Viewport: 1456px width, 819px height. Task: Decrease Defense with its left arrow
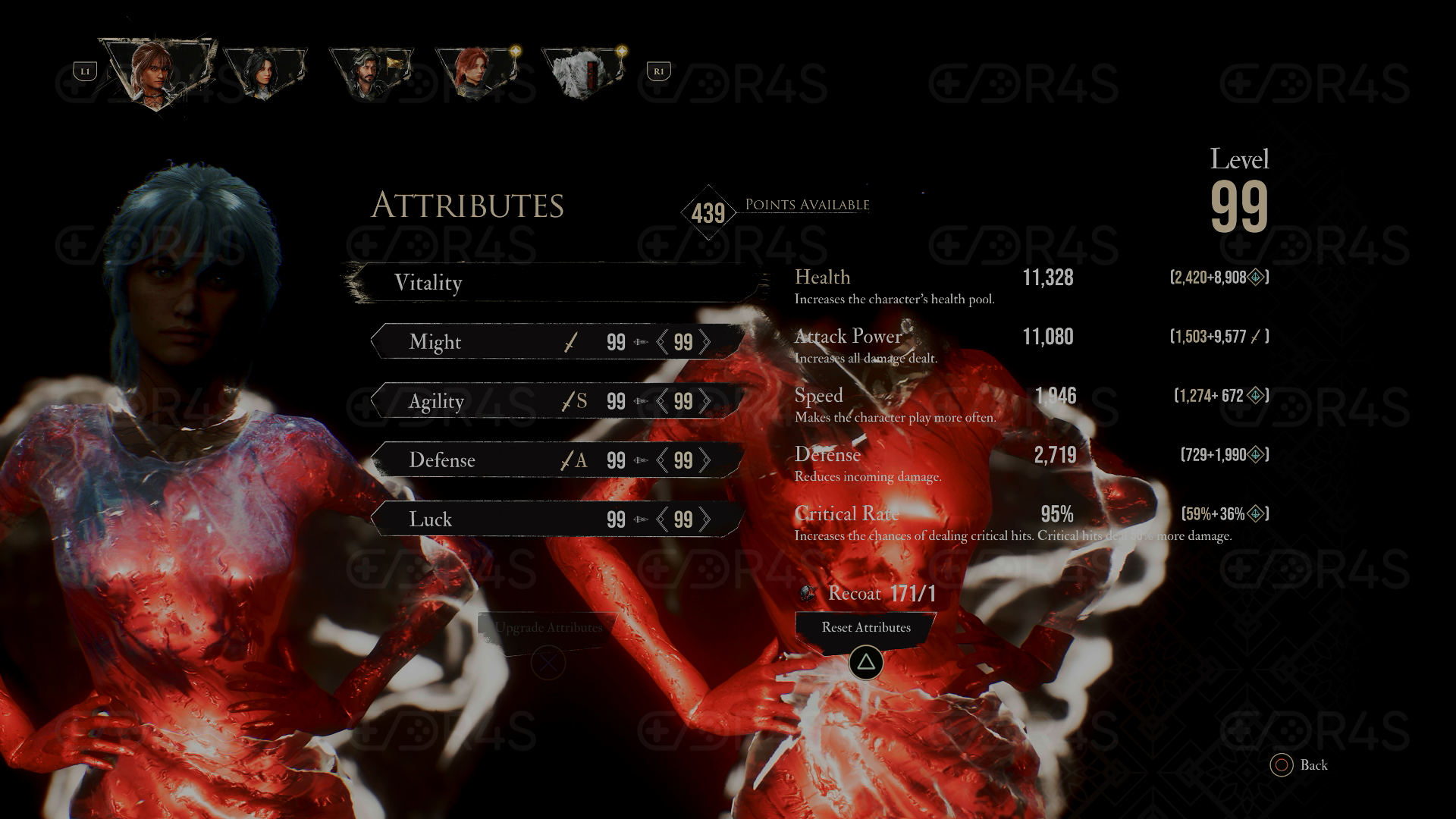[x=662, y=460]
